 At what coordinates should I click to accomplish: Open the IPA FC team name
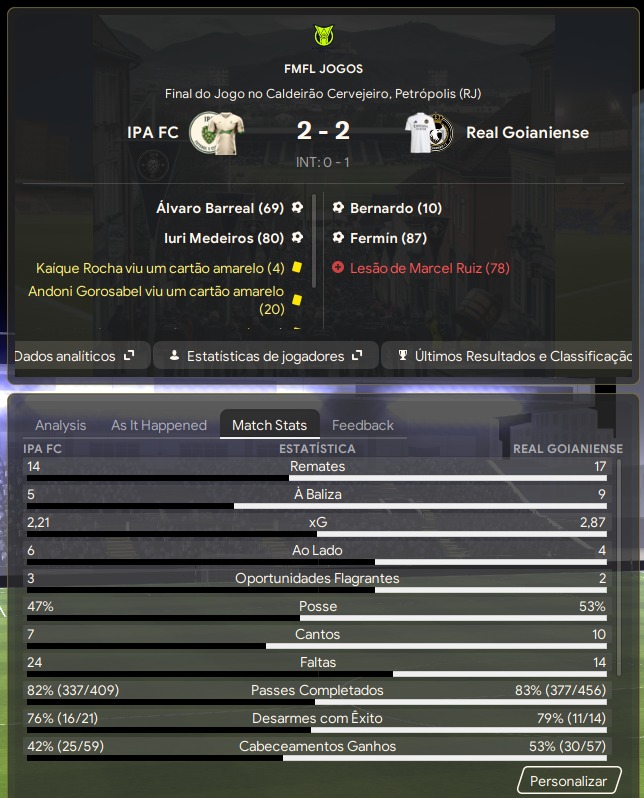coord(153,132)
